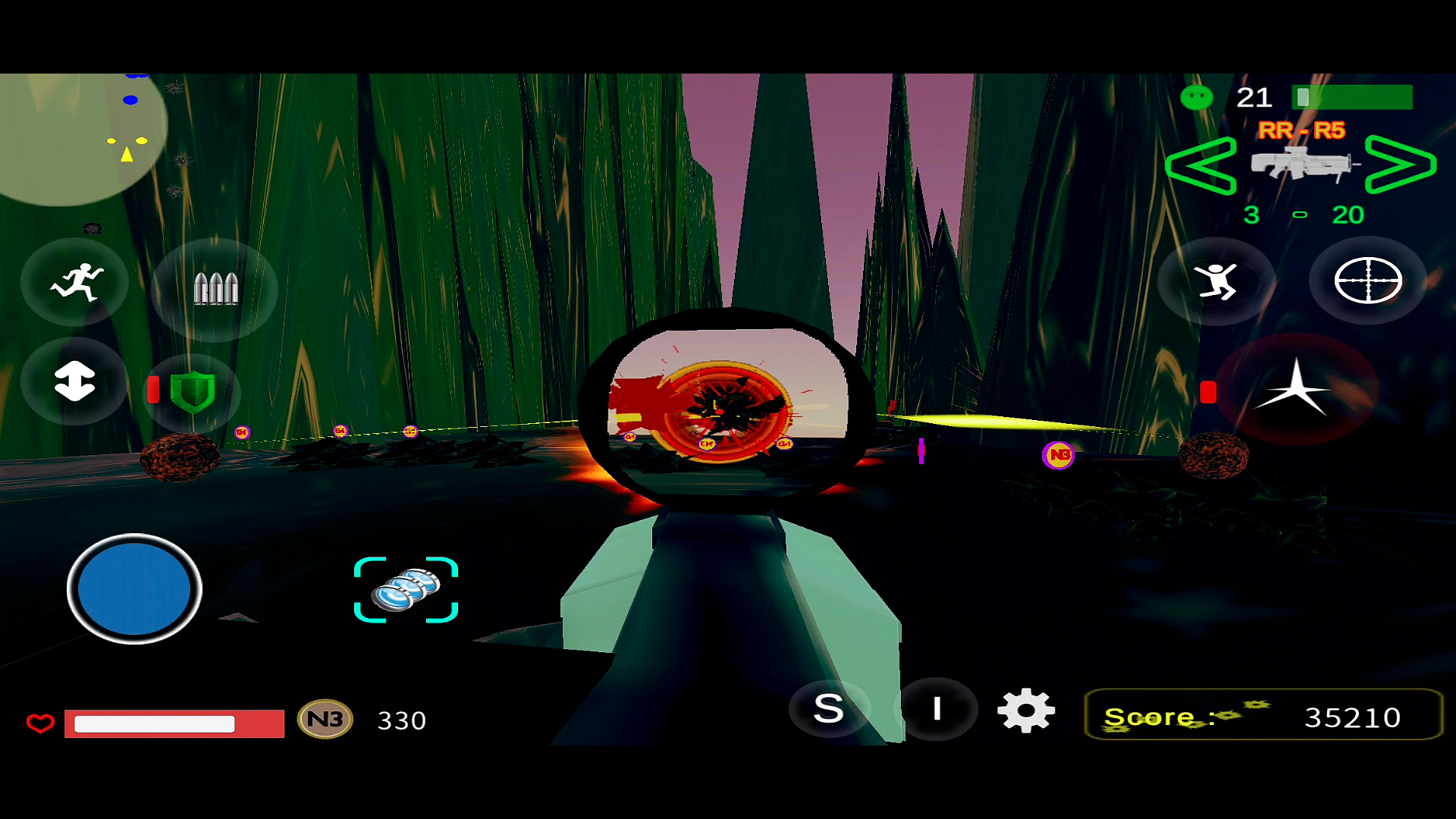Activate the green shield ability
This screenshot has width=1456, height=819.
tap(193, 391)
